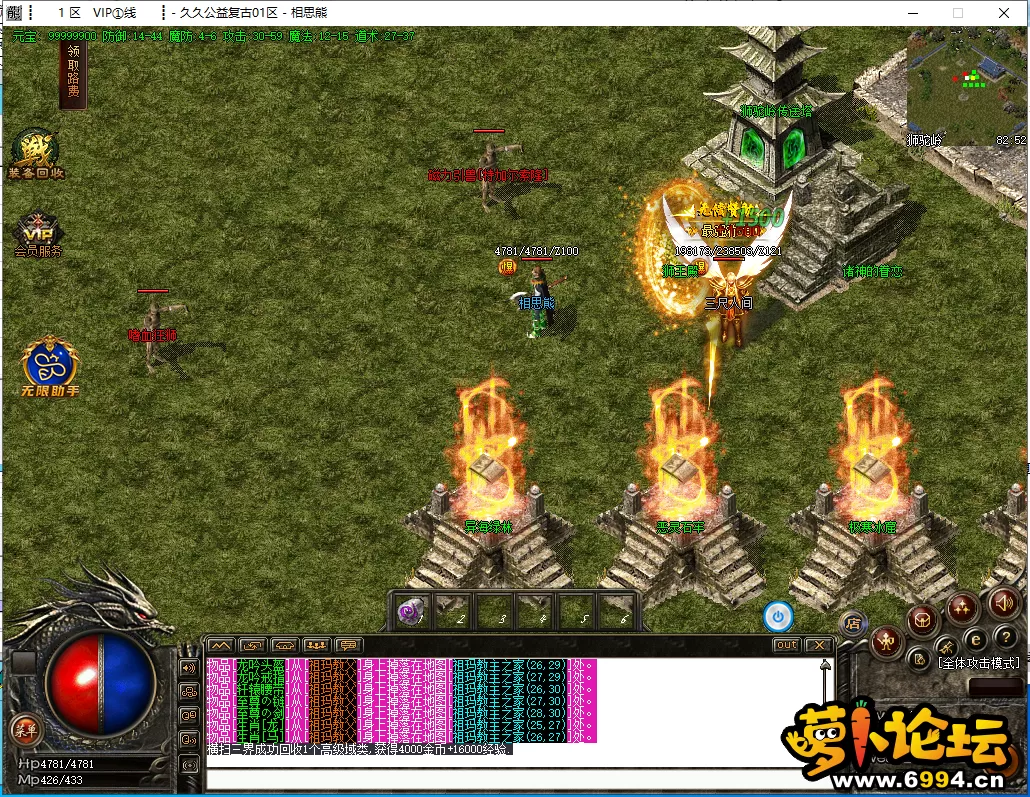Open the 菜单 main menu button
1030x797 pixels.
23,730
